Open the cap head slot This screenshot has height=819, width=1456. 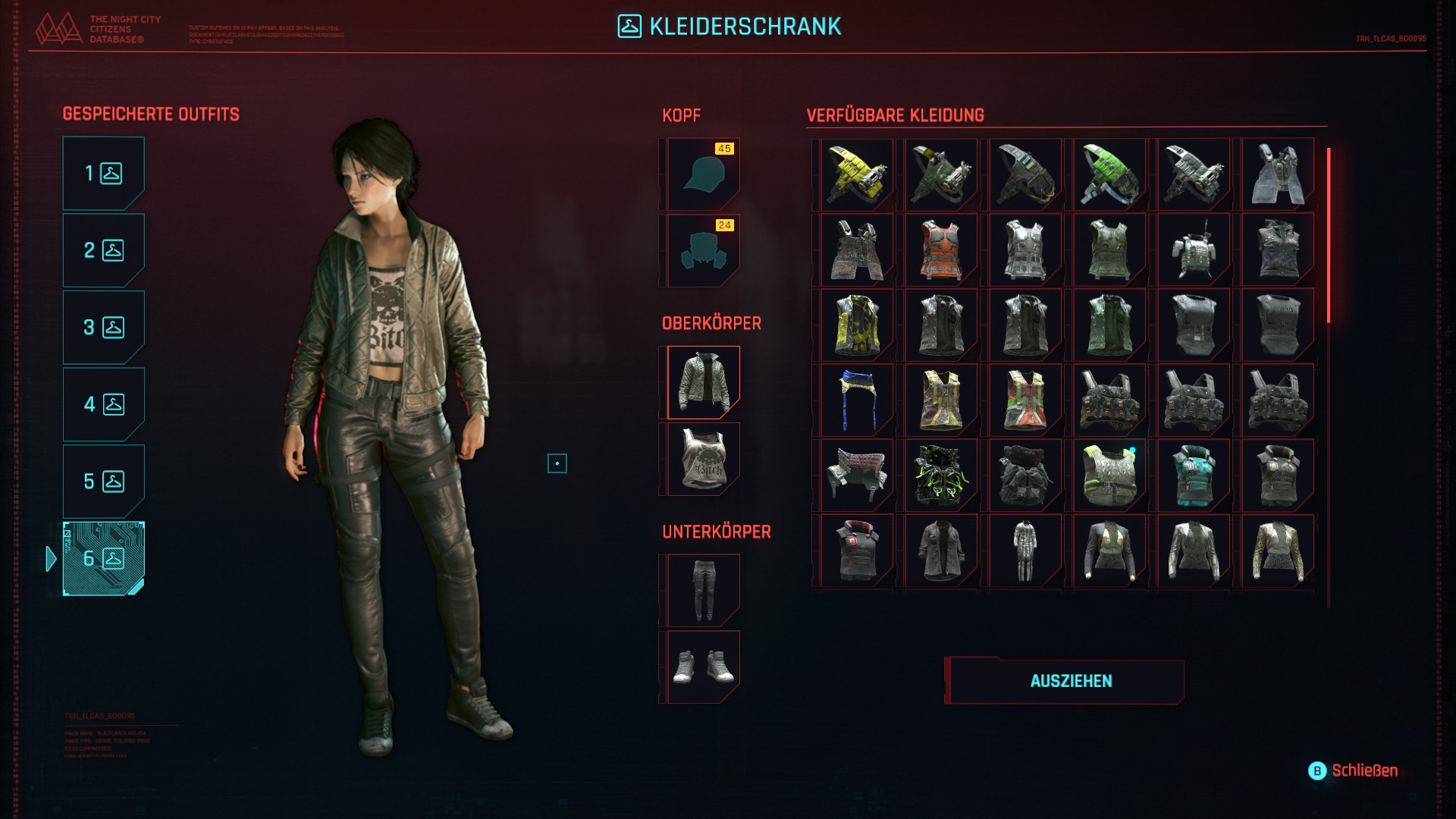coord(703,174)
